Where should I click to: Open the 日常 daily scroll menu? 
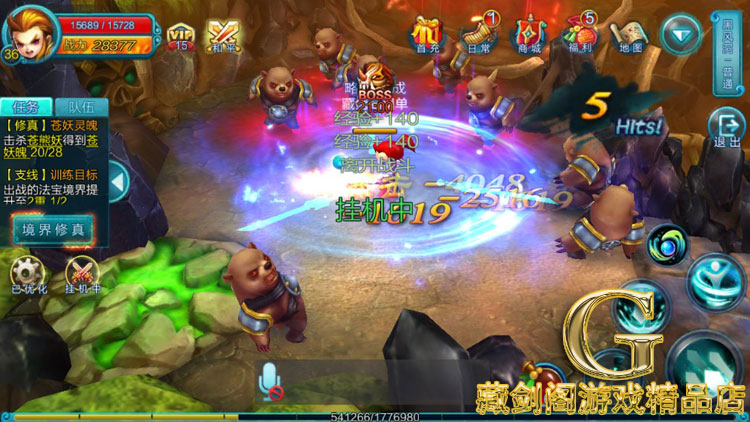(x=479, y=36)
